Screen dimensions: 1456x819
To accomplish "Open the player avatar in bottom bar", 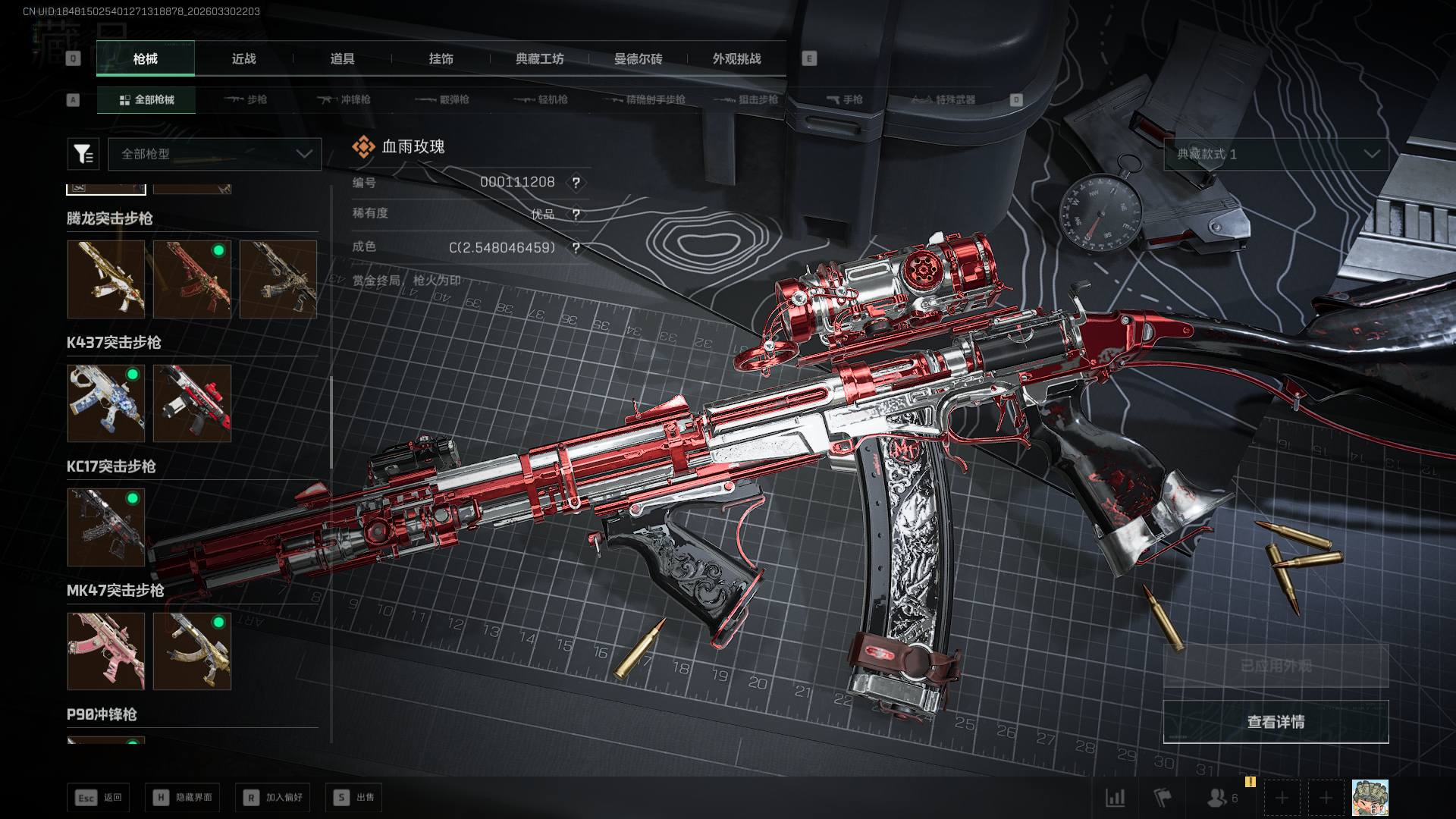I will click(x=1370, y=798).
